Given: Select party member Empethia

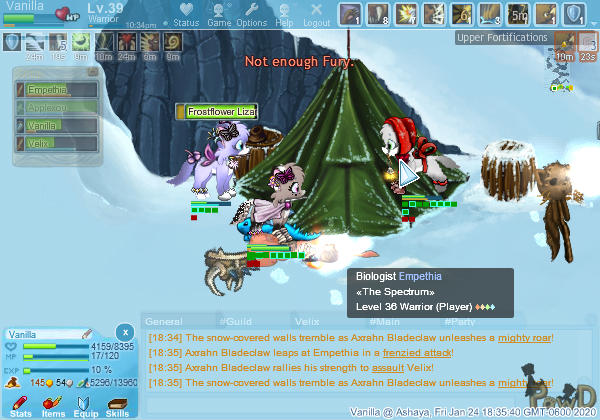Looking at the screenshot, I should click(56, 90).
